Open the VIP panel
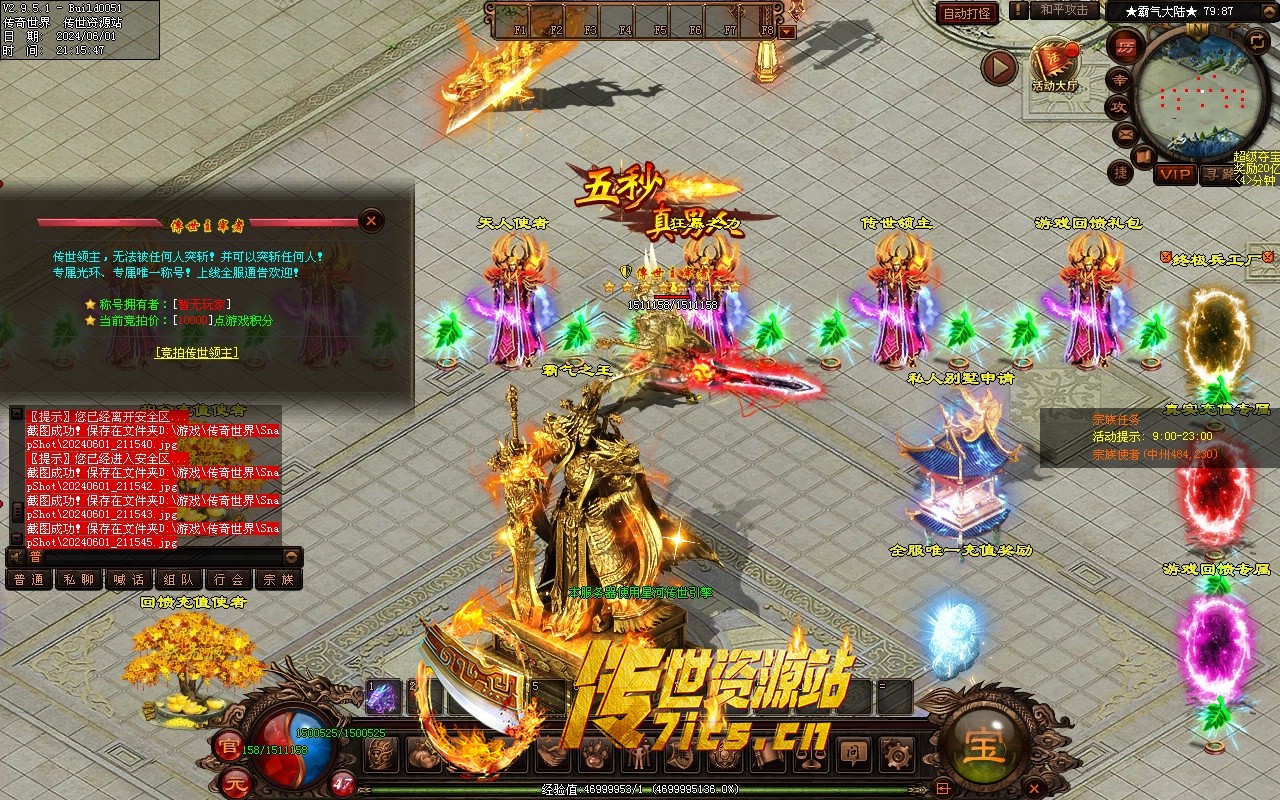The width and height of the screenshot is (1280, 800). [1175, 174]
